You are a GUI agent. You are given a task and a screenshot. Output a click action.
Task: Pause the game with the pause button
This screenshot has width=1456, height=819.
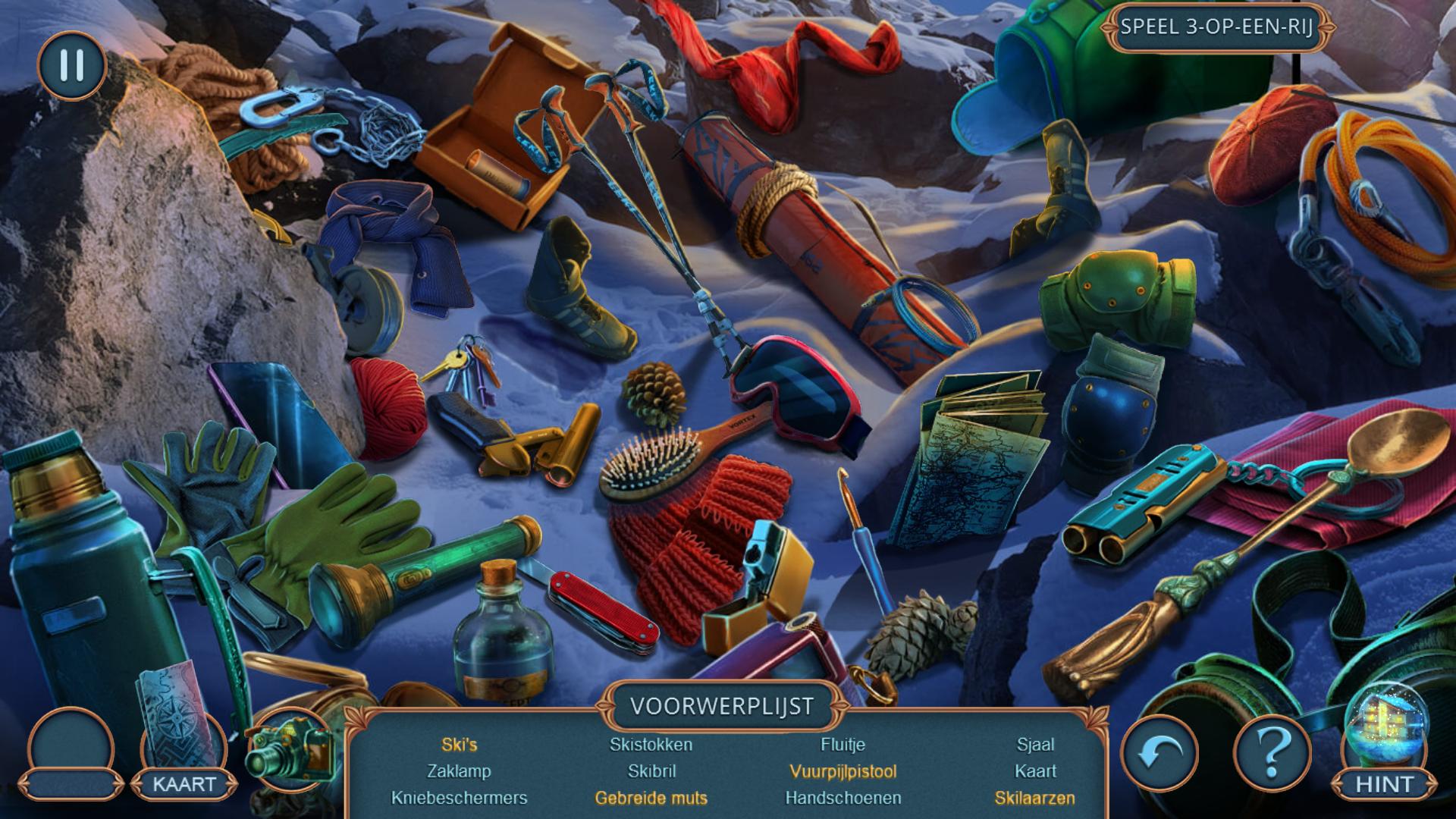pyautogui.click(x=71, y=65)
